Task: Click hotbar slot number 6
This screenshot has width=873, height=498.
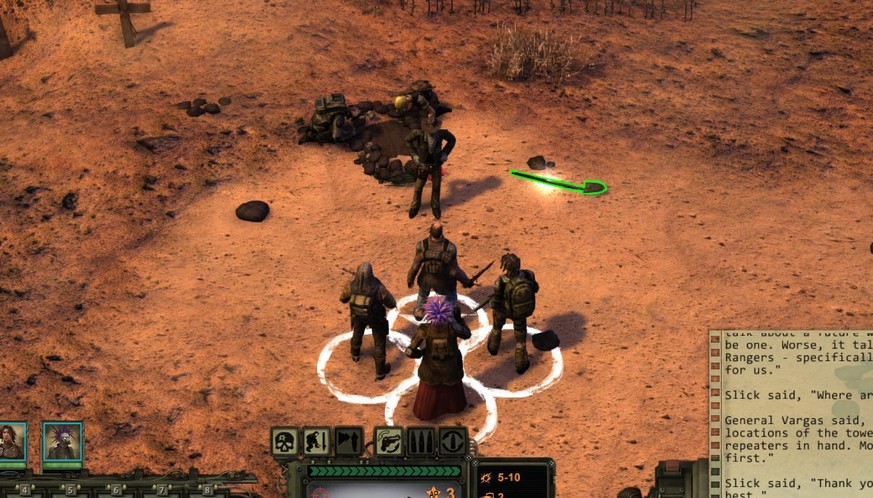Action: [x=117, y=490]
